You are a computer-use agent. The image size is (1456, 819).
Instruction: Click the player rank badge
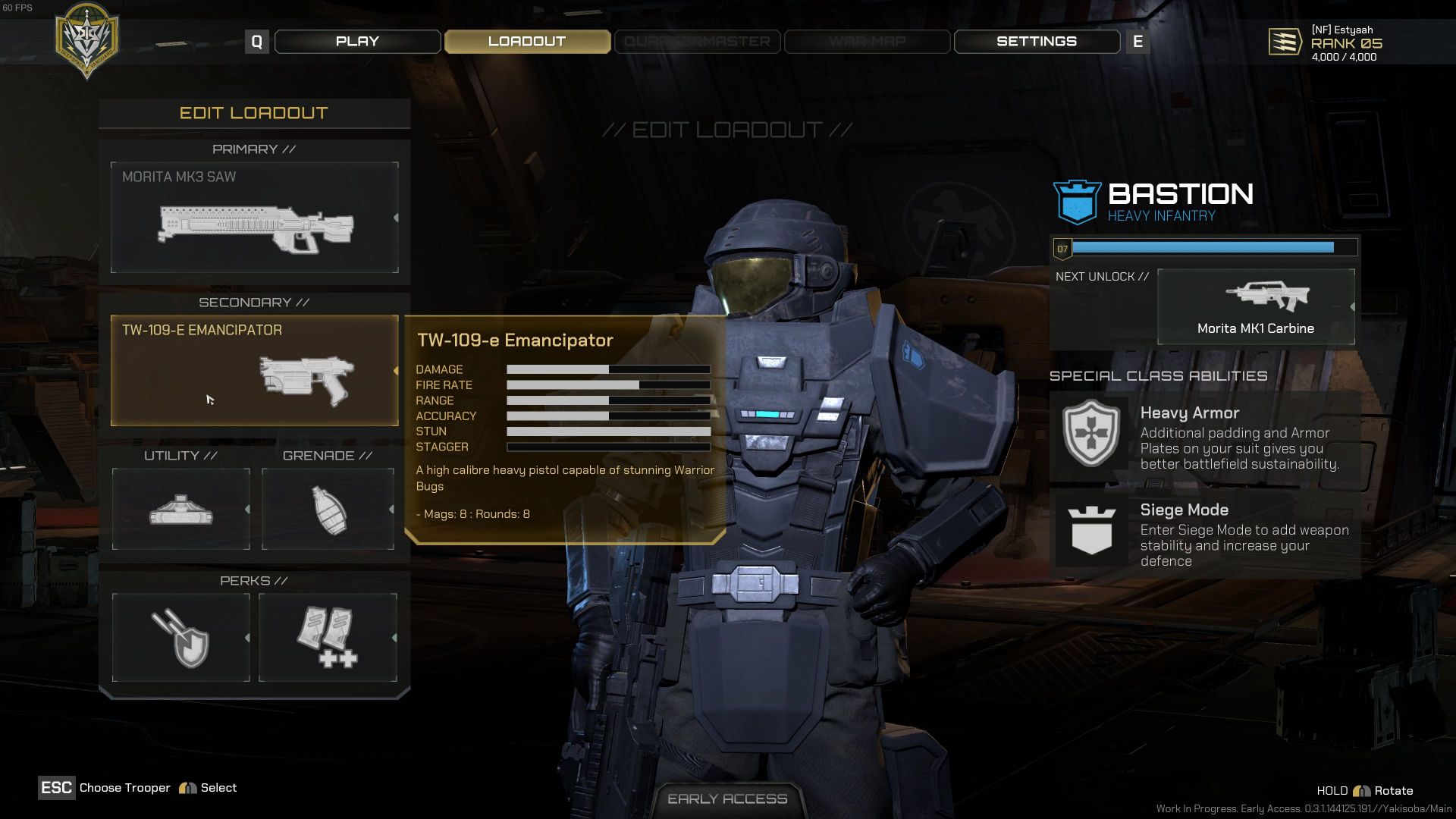click(x=1285, y=42)
